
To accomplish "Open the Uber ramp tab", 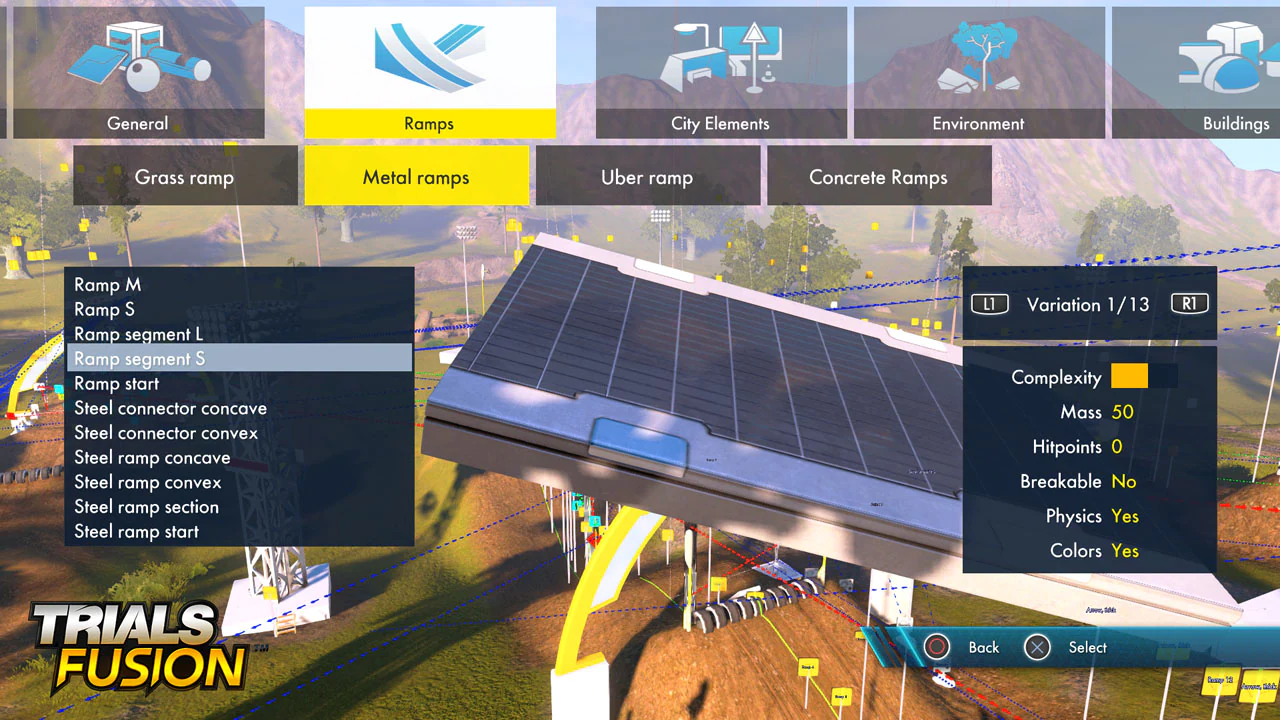I will coord(647,176).
